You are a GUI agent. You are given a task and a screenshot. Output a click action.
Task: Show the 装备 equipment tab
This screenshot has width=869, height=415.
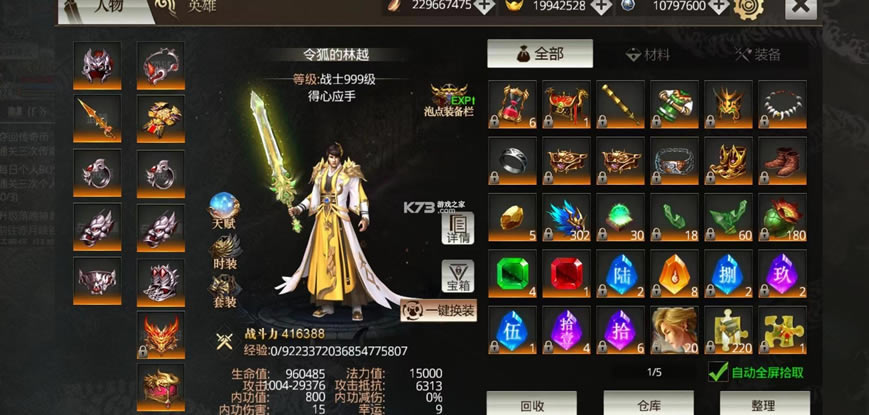coord(757,54)
